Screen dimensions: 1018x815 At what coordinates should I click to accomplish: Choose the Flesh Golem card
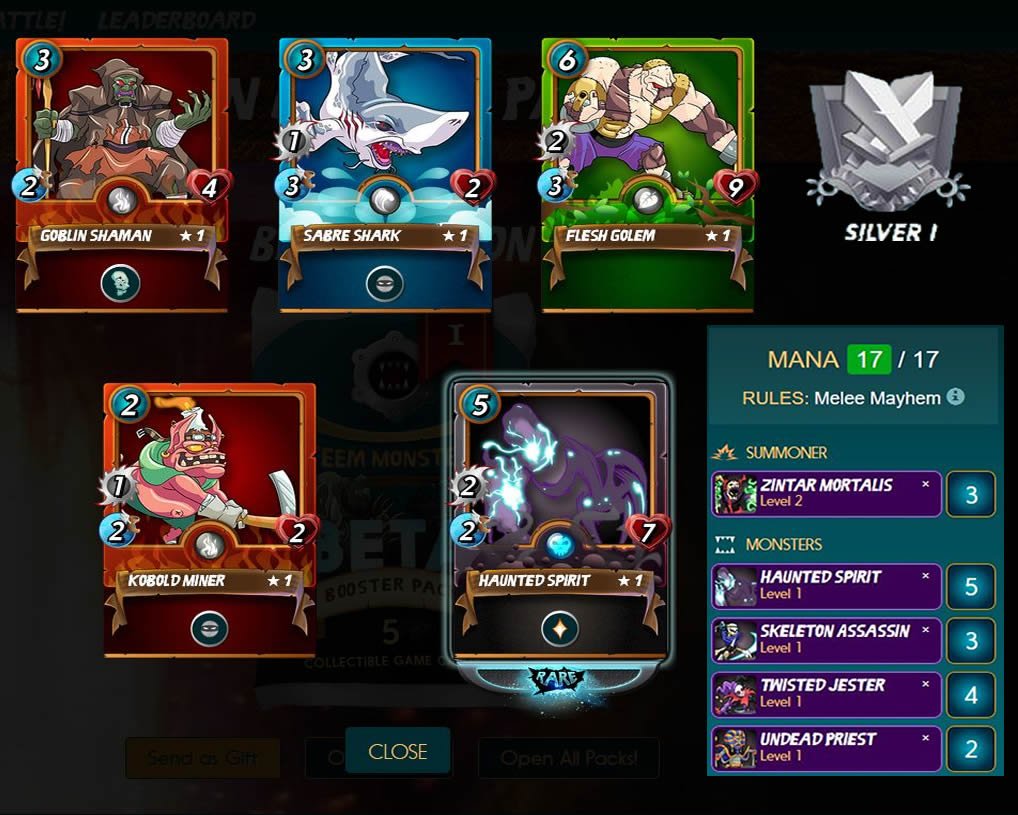pyautogui.click(x=647, y=175)
